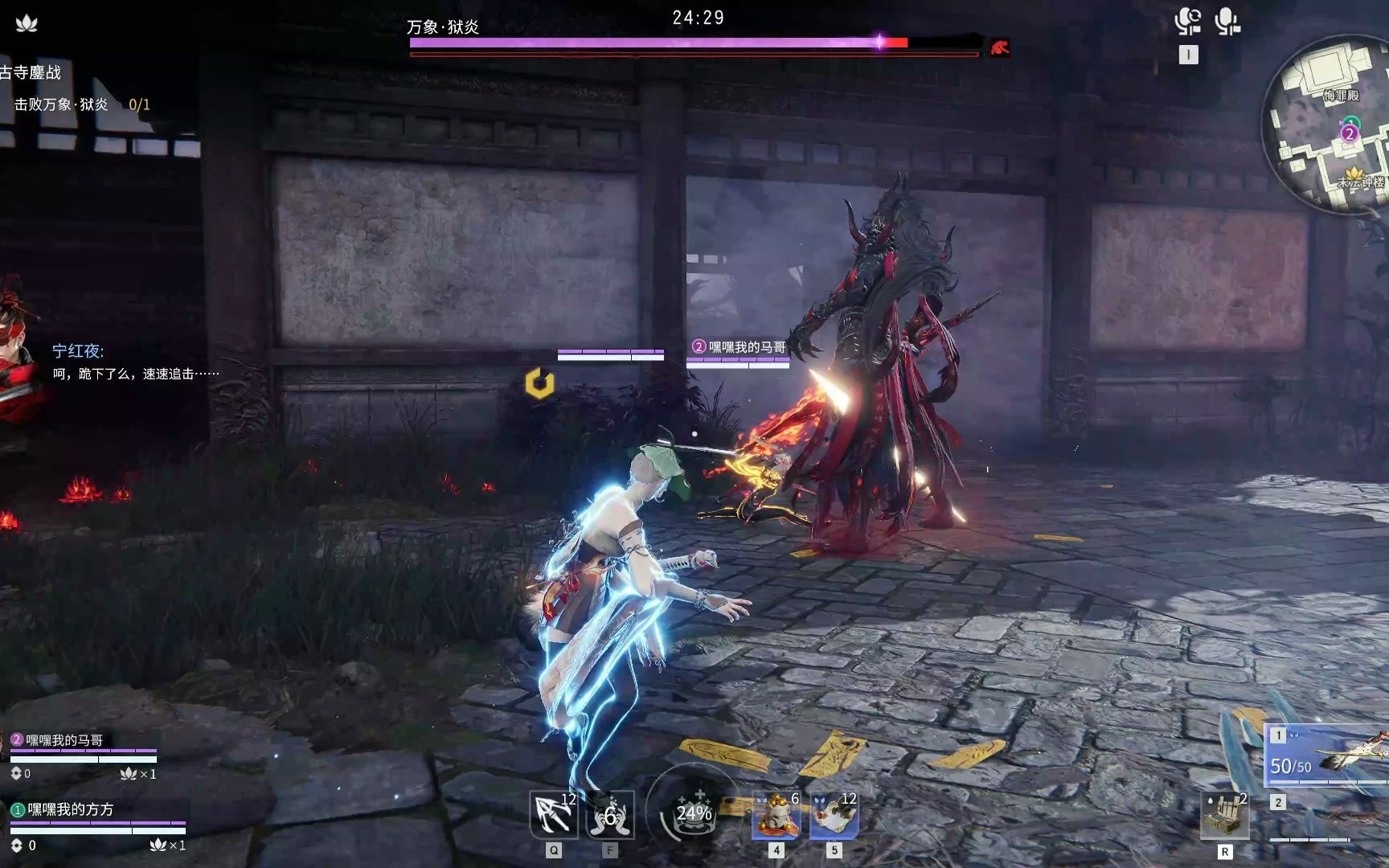
Task: Switch voice channel with the refresh microphone icon
Action: tap(1187, 22)
